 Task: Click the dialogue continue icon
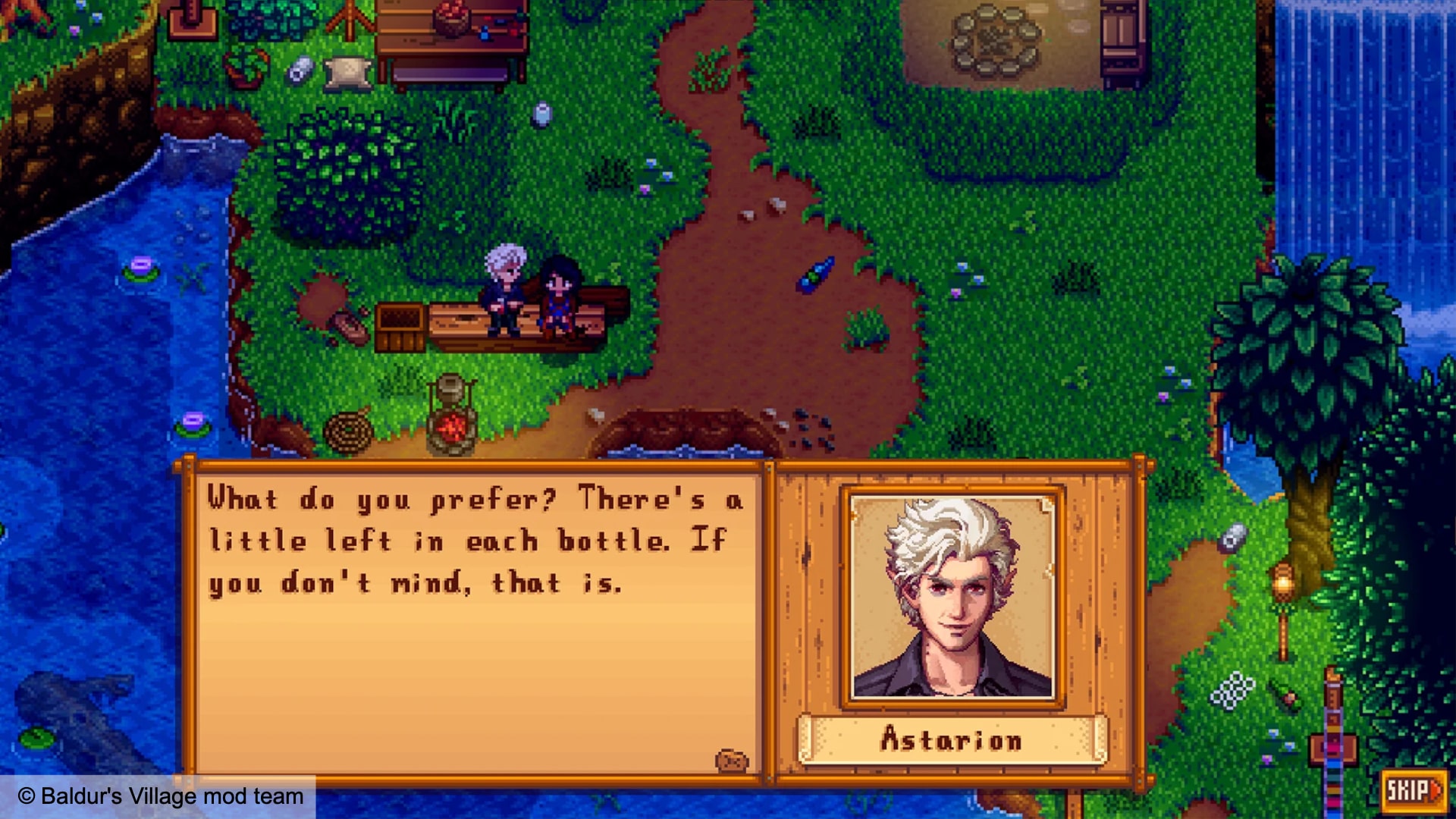click(x=731, y=761)
